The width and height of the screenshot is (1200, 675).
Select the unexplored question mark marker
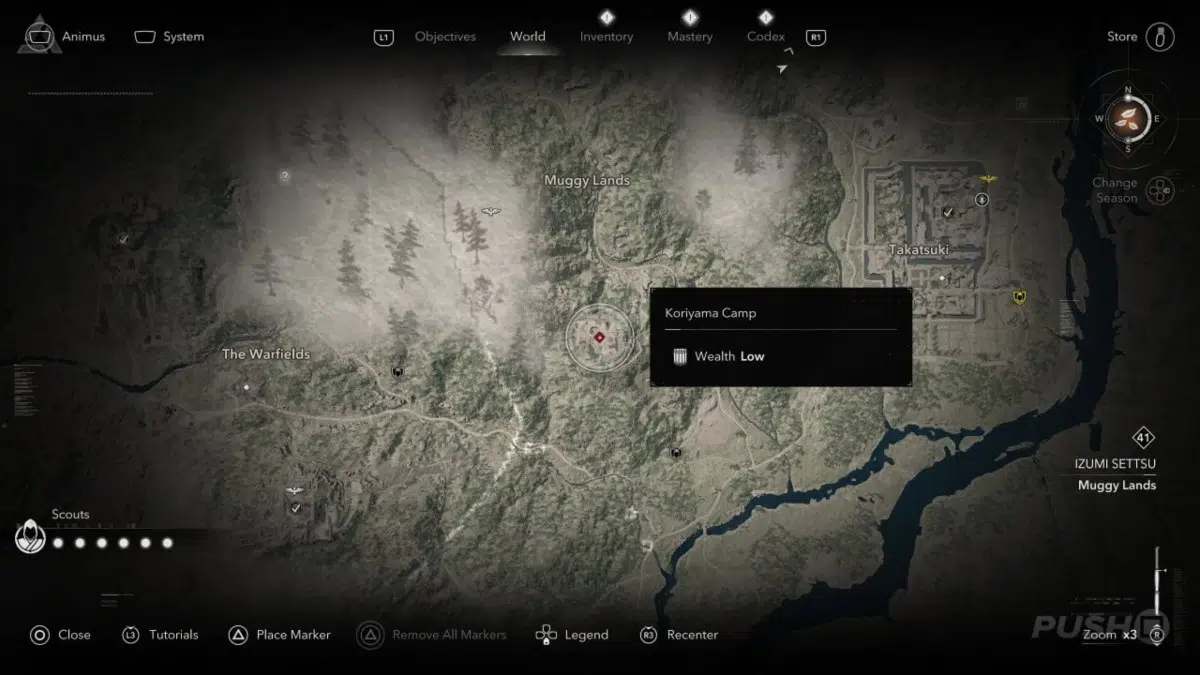(285, 176)
